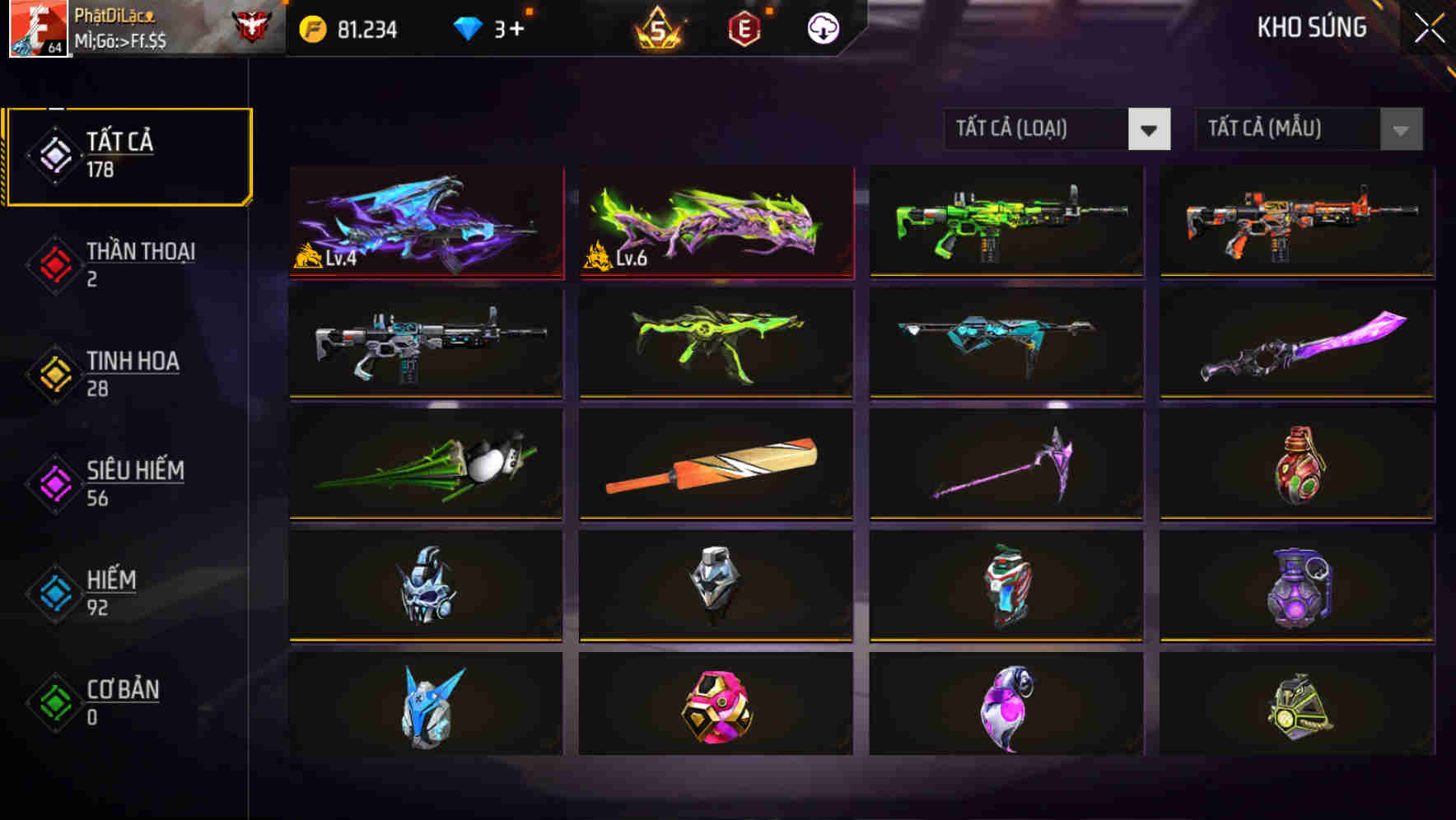
Task: Open the KHO SÚNG header label
Action: 1314,27
